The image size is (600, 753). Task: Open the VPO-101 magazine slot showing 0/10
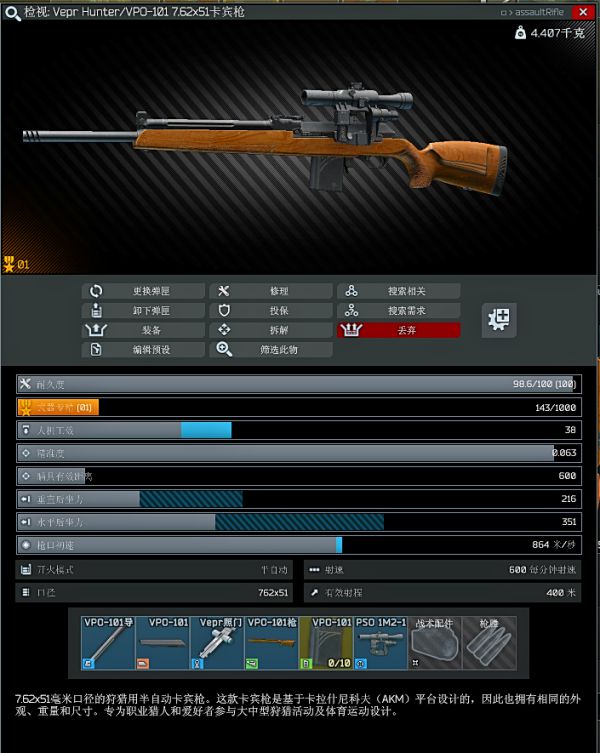tap(326, 642)
